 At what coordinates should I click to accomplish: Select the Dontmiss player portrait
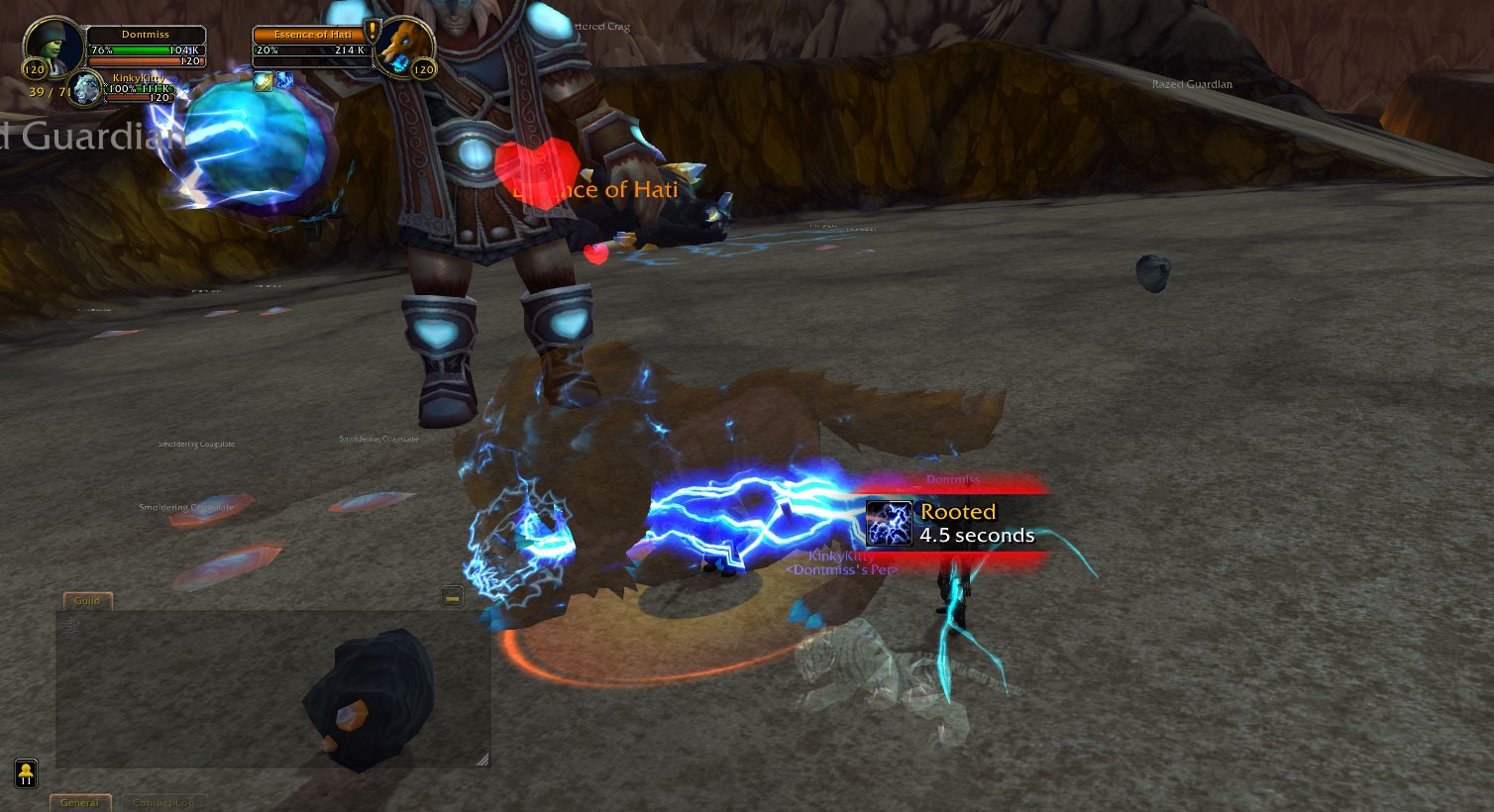click(52, 45)
